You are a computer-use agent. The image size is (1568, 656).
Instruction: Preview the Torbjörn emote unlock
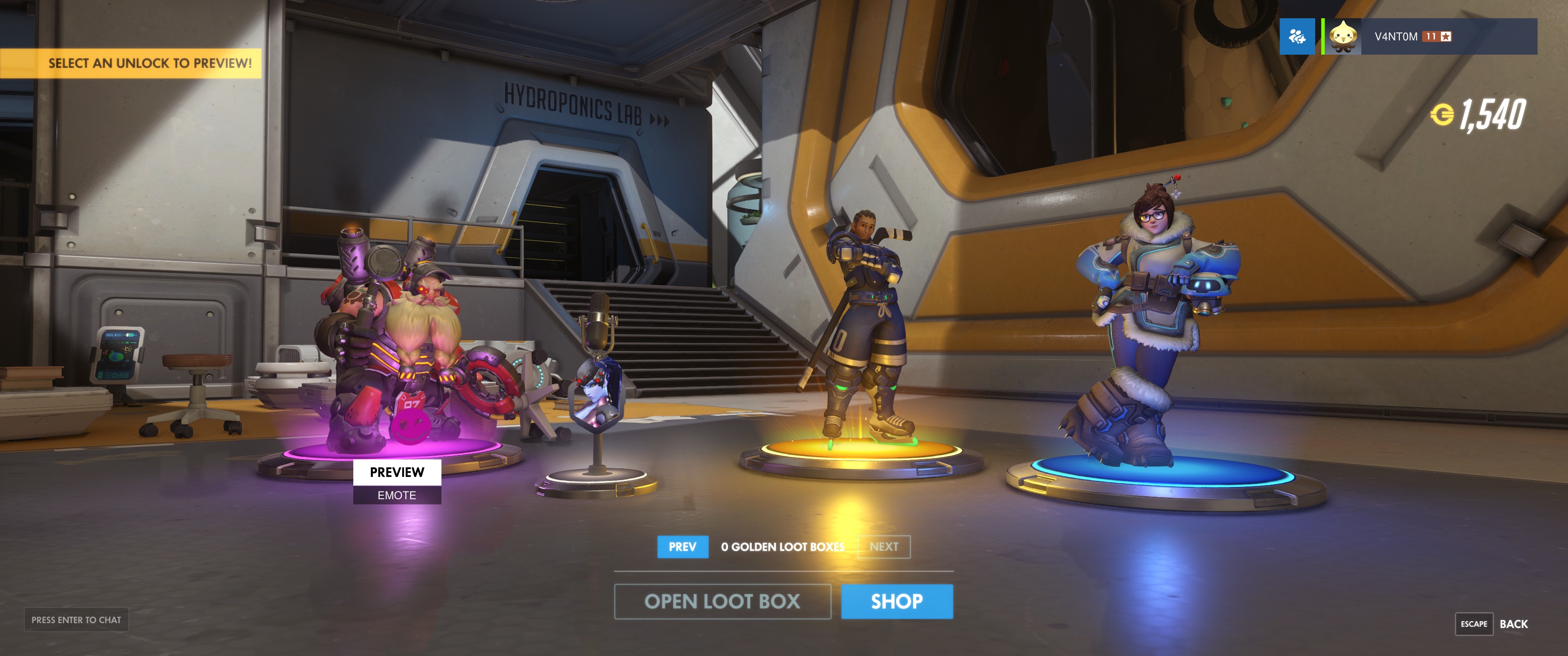(397, 472)
